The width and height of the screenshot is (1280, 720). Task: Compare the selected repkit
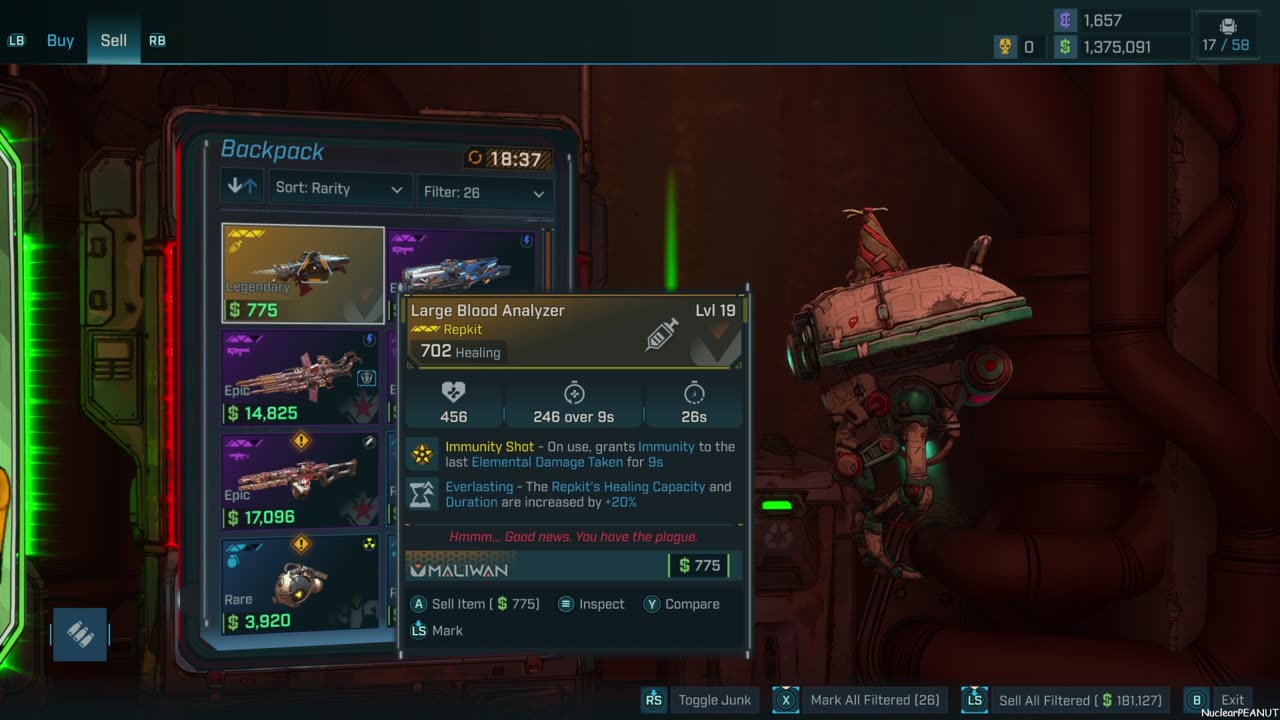pos(682,604)
